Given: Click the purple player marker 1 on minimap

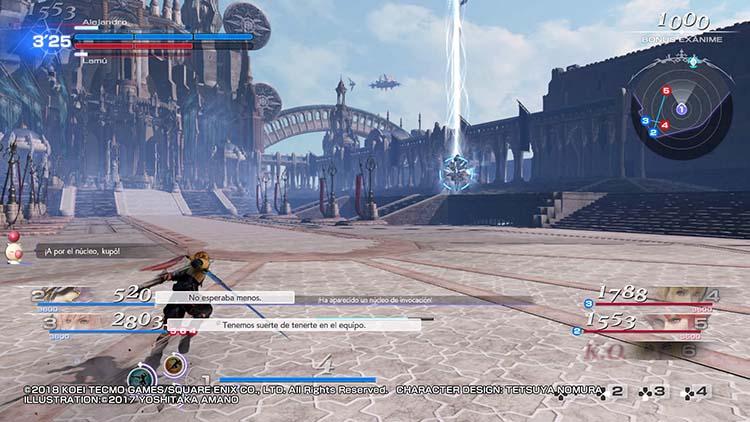Looking at the screenshot, I should point(681,108).
